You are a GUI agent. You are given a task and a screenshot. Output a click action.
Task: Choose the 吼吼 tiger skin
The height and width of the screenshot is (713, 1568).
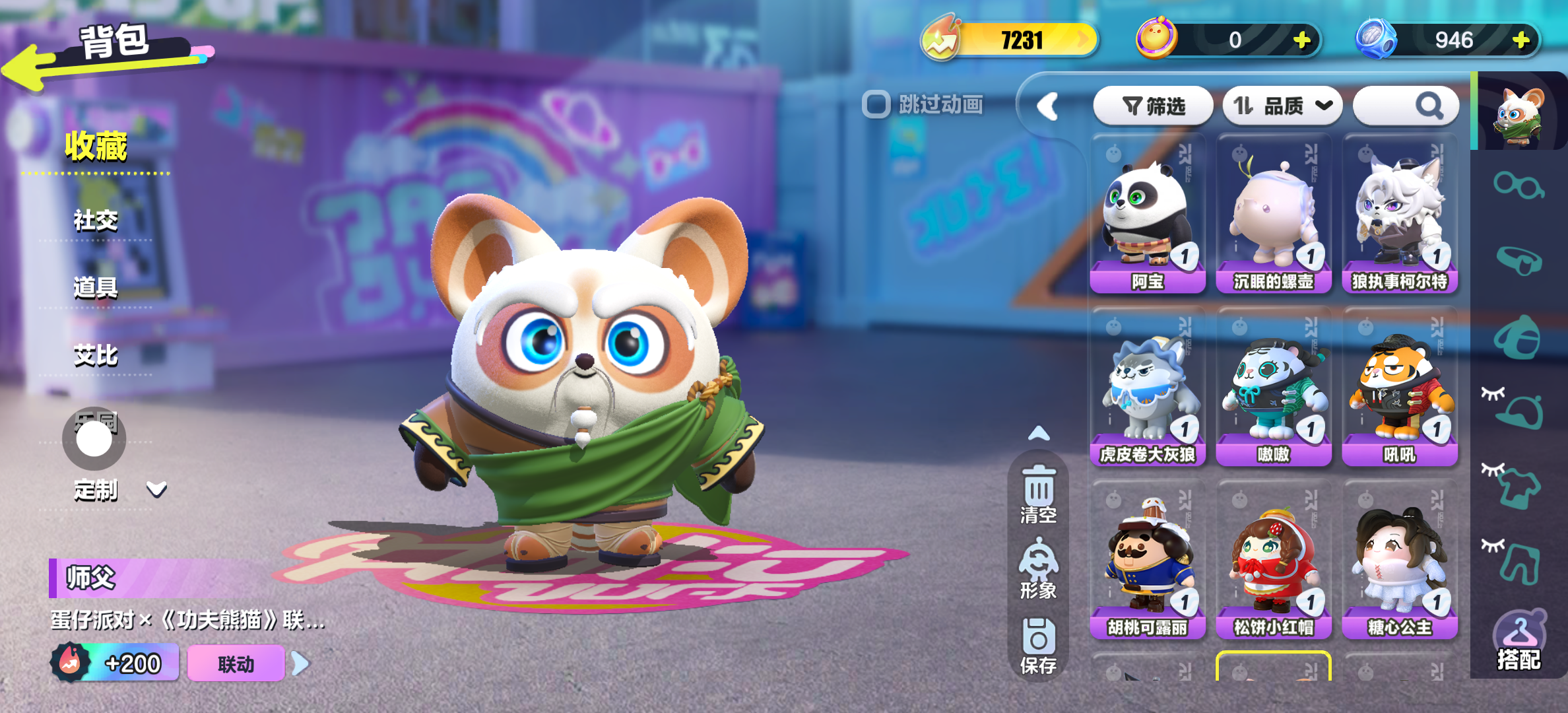[x=1399, y=388]
